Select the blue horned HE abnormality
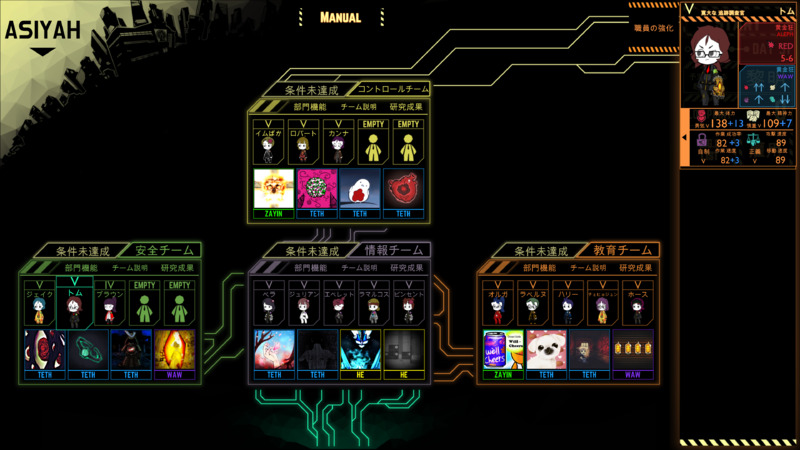This screenshot has height=450, width=800. [360, 349]
